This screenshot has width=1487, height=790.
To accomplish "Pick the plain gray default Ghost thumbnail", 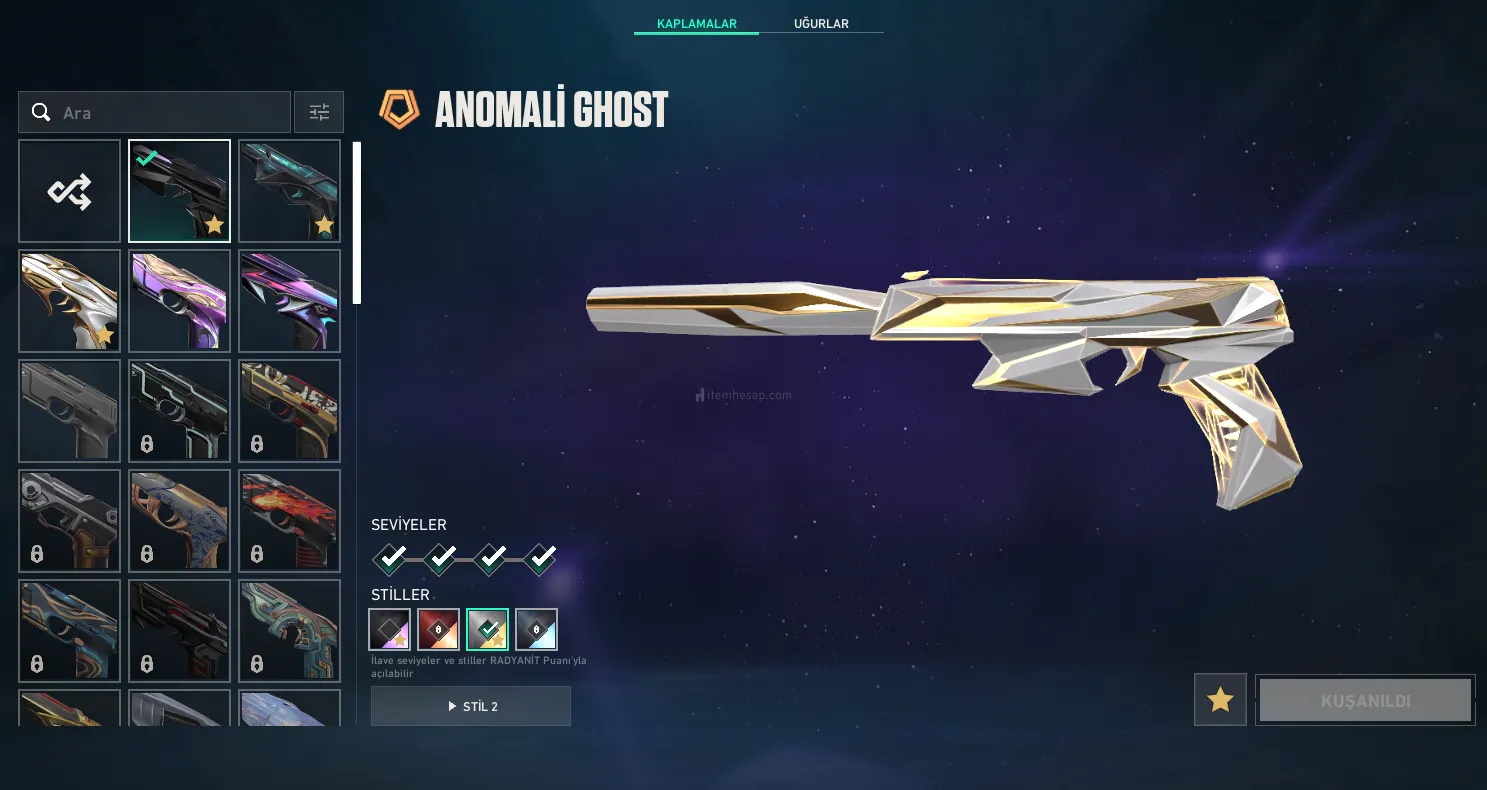I will [70, 411].
